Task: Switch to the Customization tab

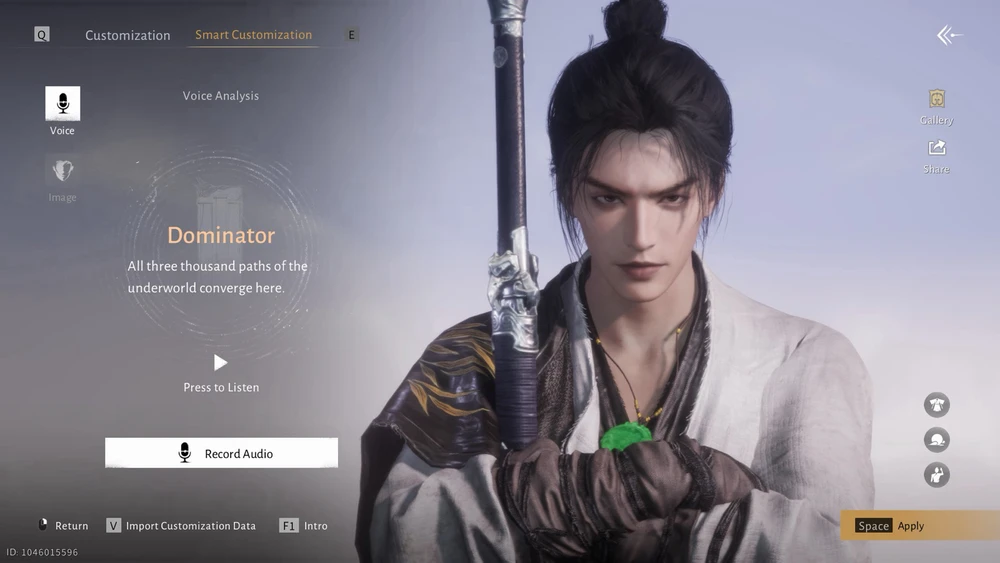Action: point(127,35)
